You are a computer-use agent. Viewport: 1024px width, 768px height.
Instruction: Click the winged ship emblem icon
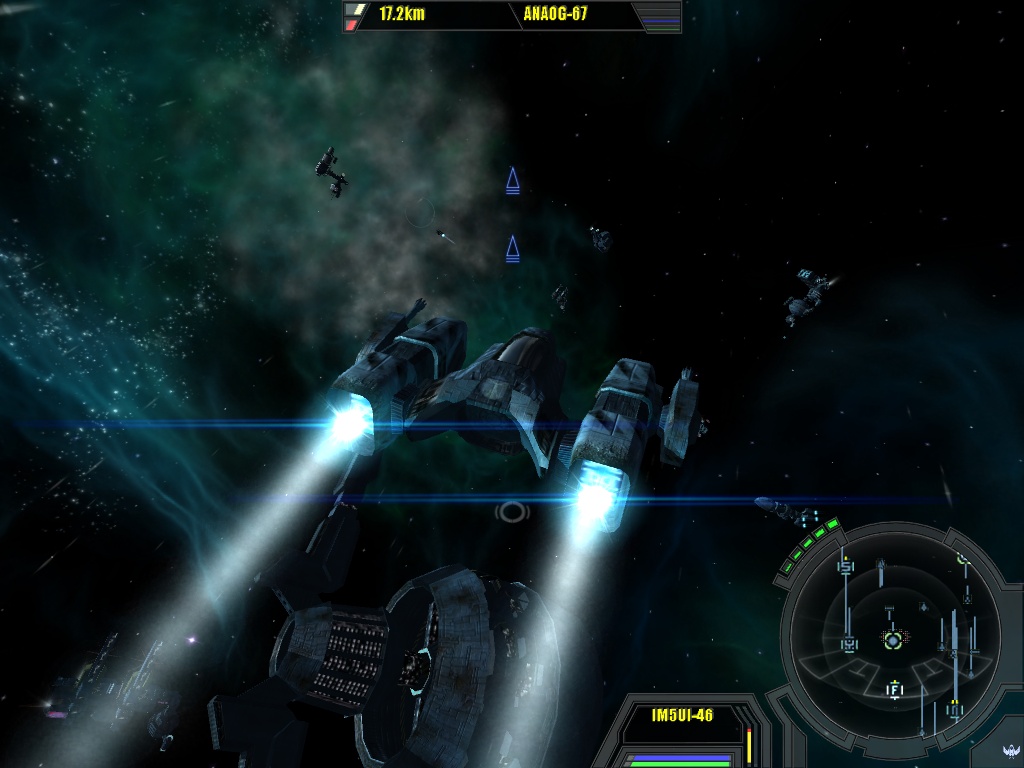pos(1010,751)
